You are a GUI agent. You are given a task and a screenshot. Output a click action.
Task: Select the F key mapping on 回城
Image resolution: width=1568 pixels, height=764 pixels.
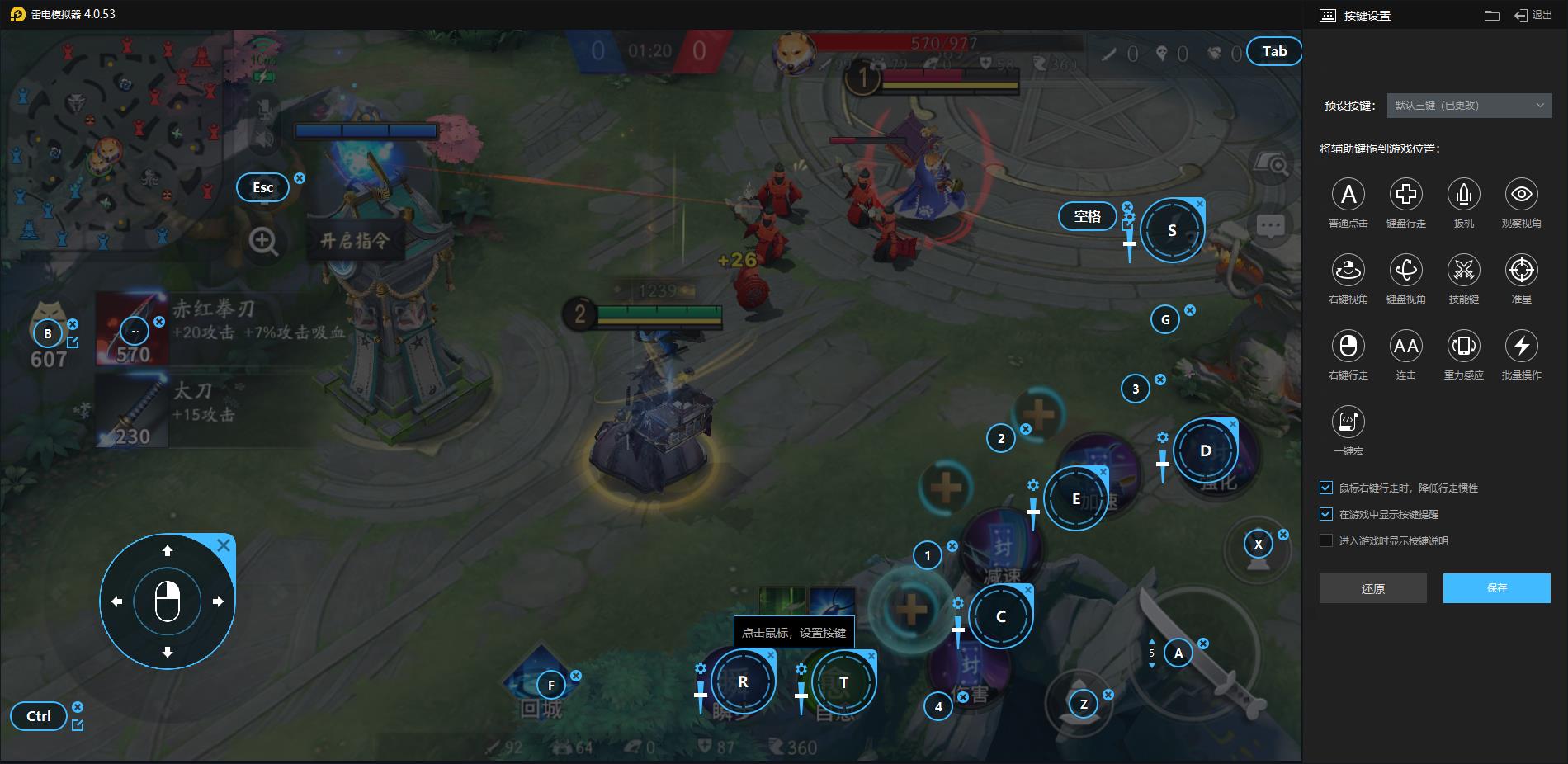tap(551, 685)
